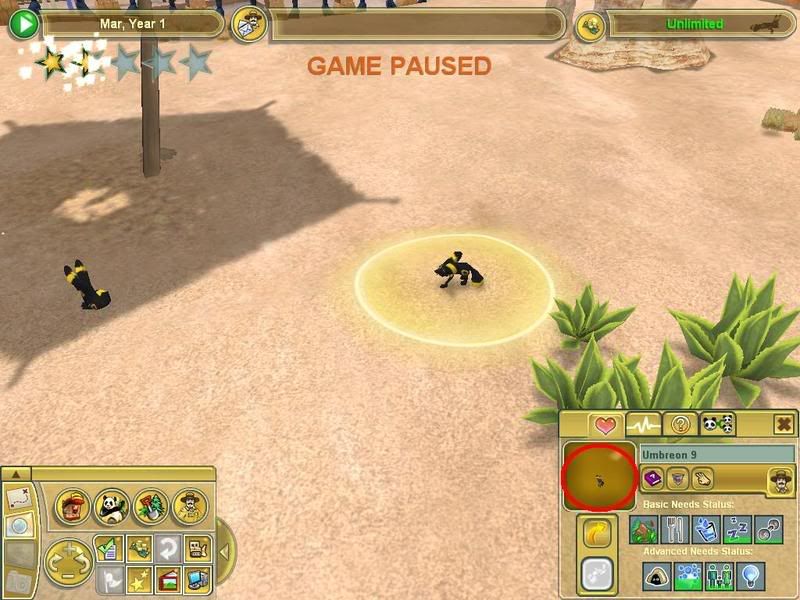The width and height of the screenshot is (800, 600).
Task: Open the purple Zoopedia book
Action: click(x=653, y=480)
